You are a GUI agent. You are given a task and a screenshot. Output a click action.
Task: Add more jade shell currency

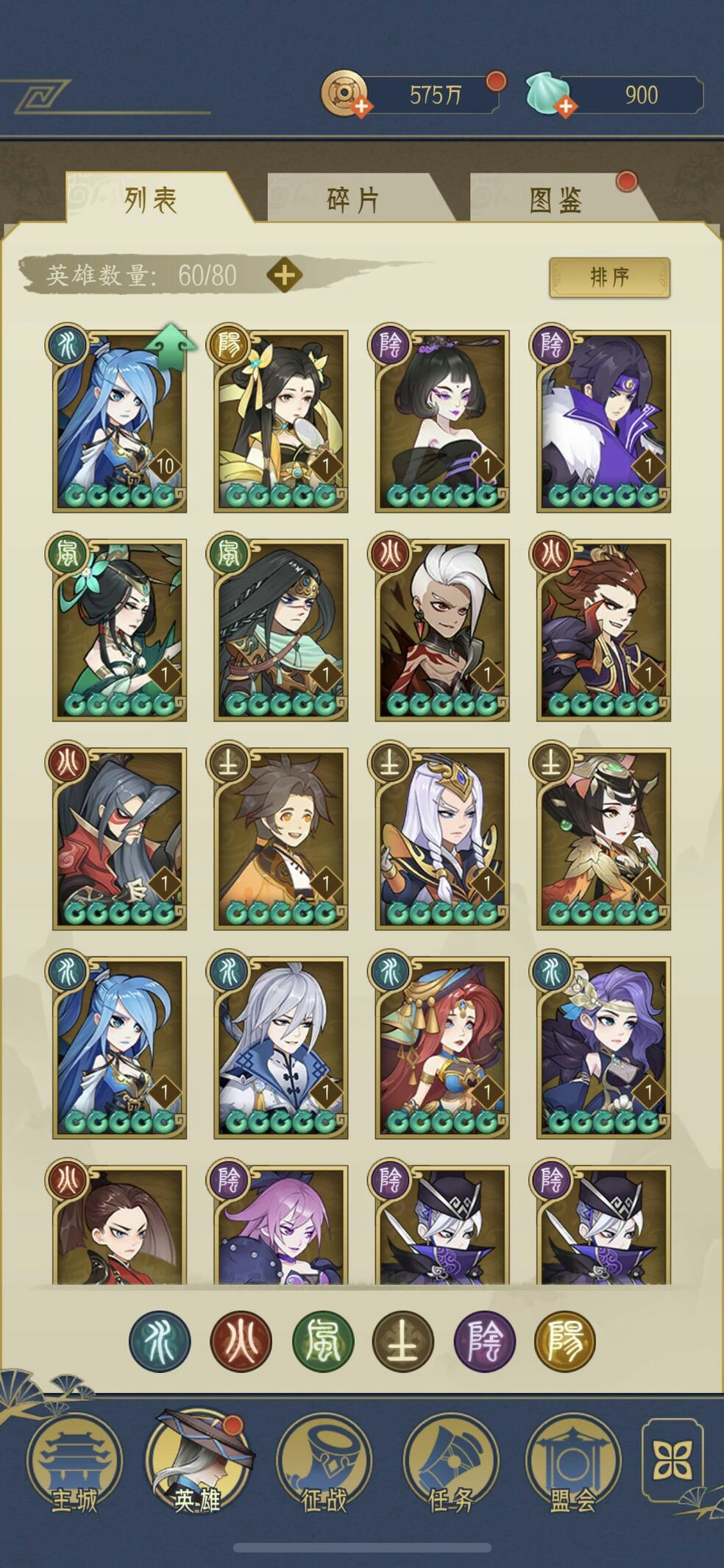pyautogui.click(x=565, y=107)
